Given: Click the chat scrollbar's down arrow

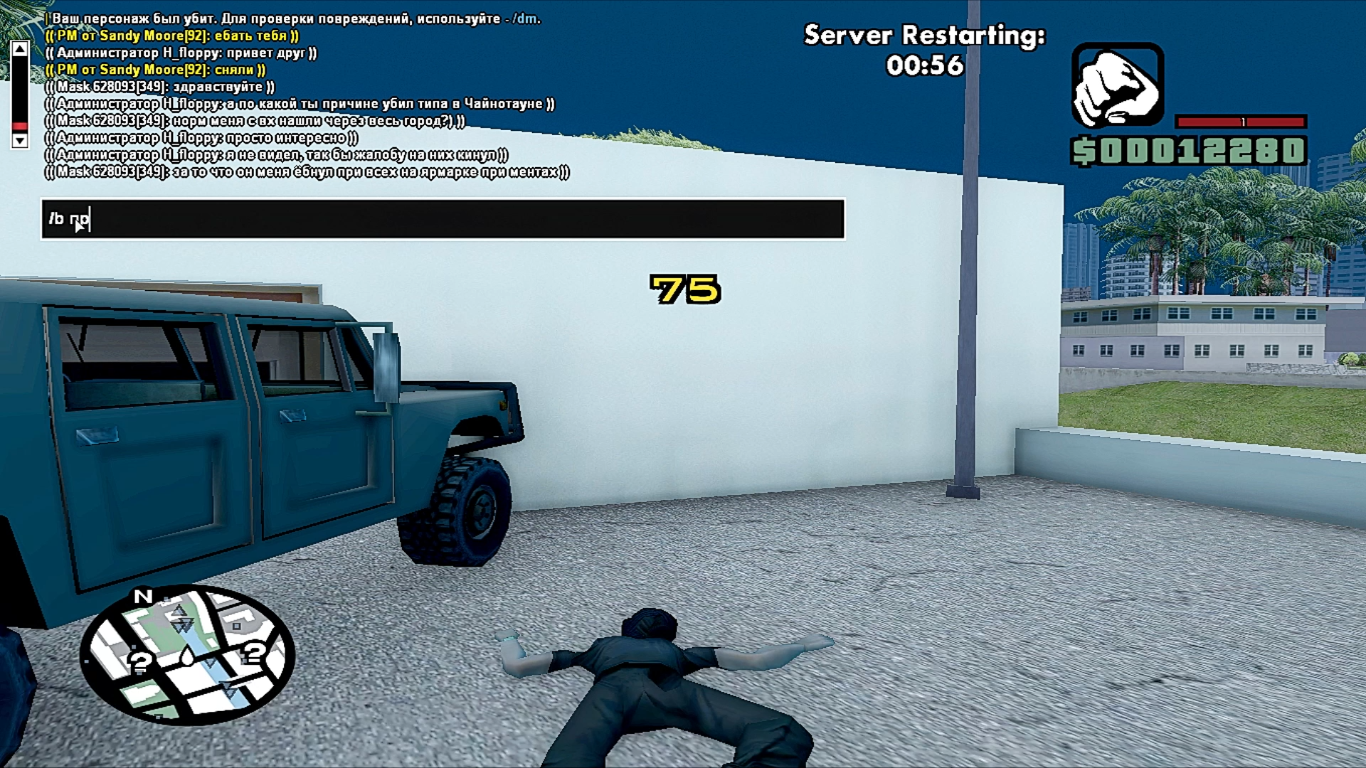Looking at the screenshot, I should point(19,141).
